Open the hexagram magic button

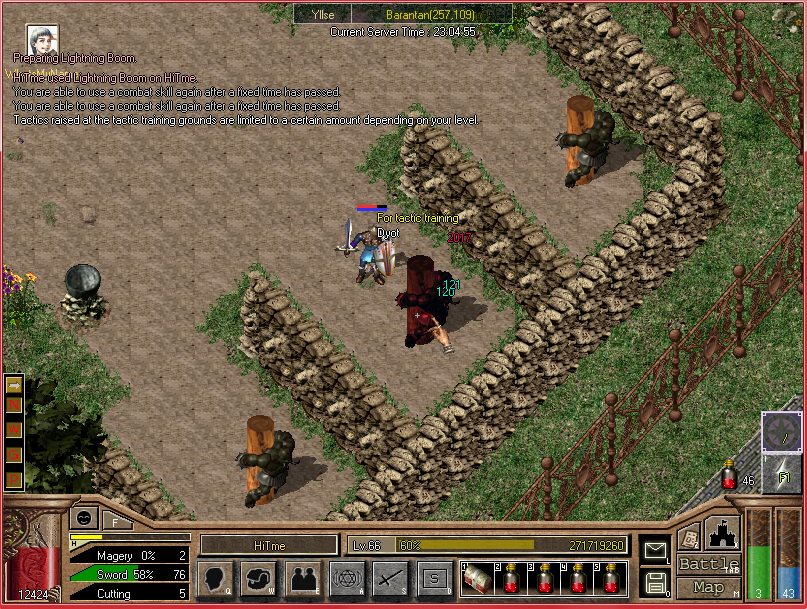coord(346,578)
